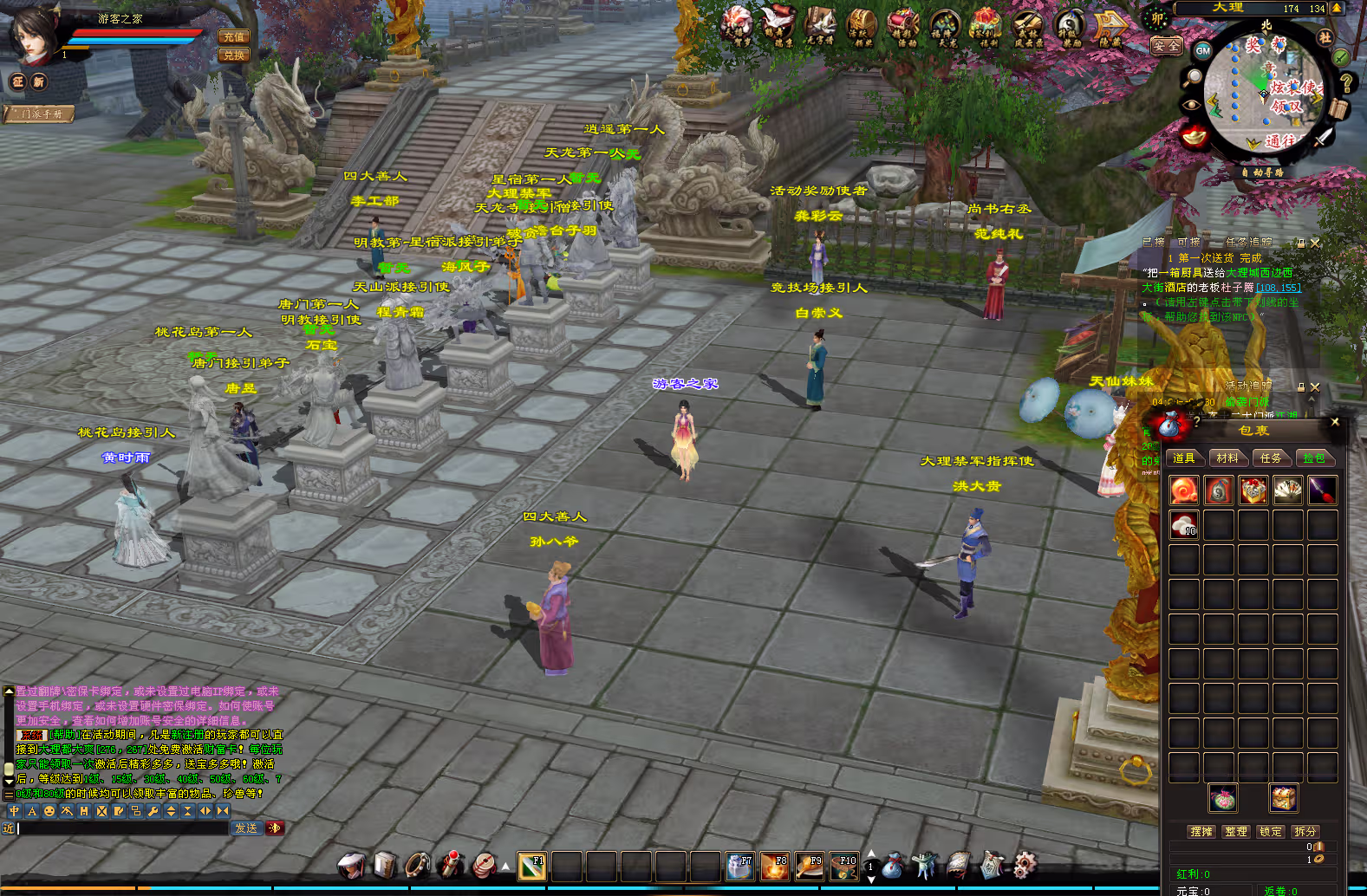Close the 包裹 inventory window
1367x896 pixels.
pyautogui.click(x=1335, y=422)
